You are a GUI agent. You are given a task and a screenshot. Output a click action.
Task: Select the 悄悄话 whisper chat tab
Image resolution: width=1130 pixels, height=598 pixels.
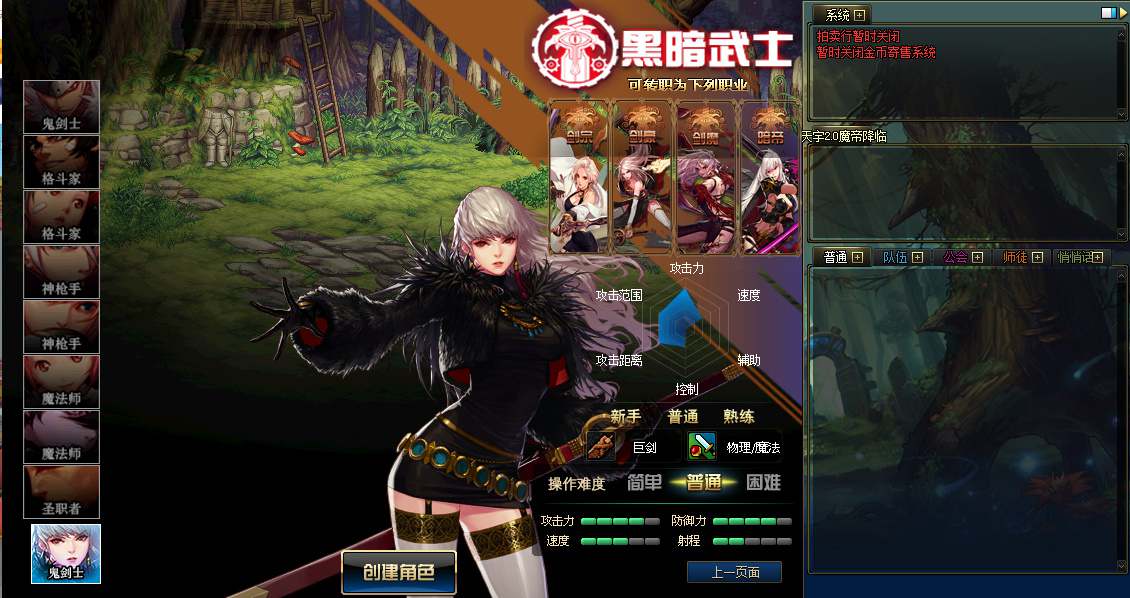coord(1076,257)
